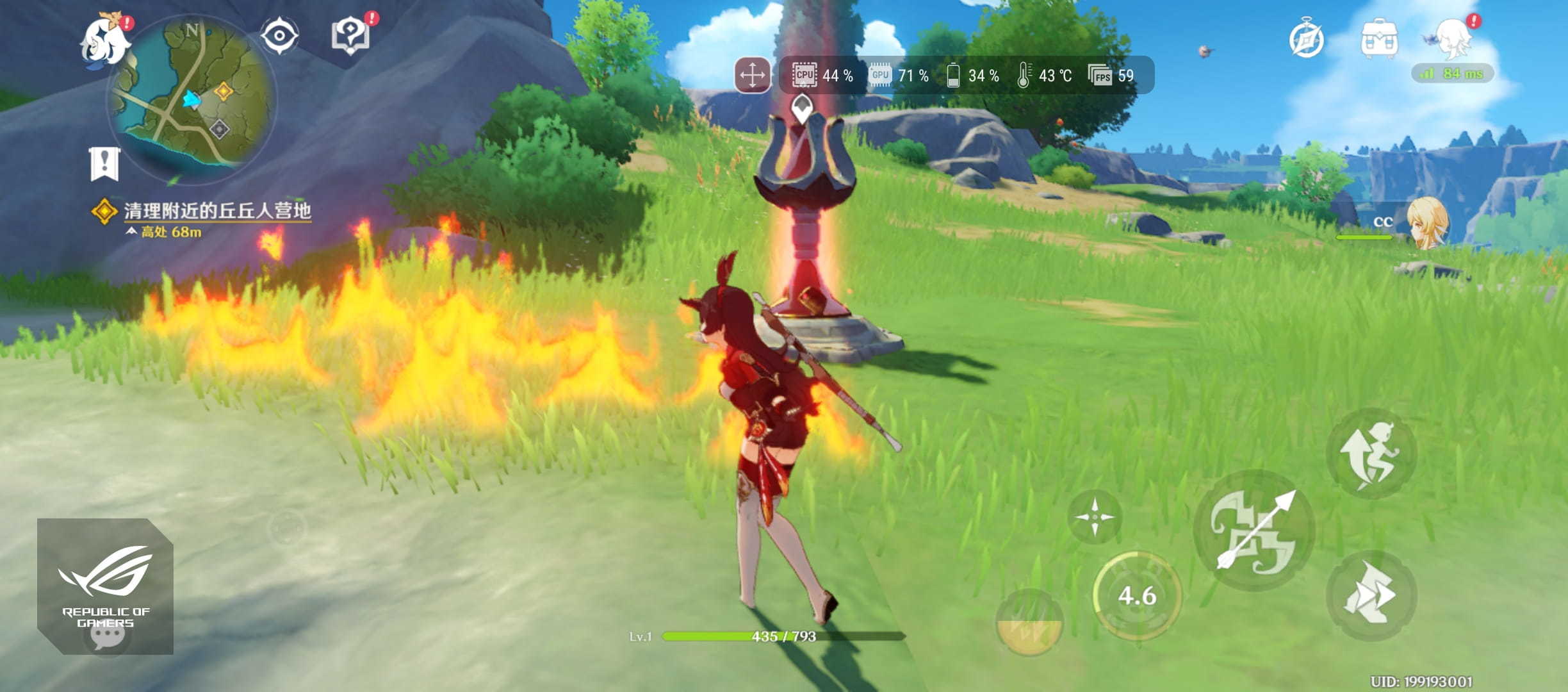The width and height of the screenshot is (1568, 692).
Task: Switch to party character CC
Action: click(1426, 223)
